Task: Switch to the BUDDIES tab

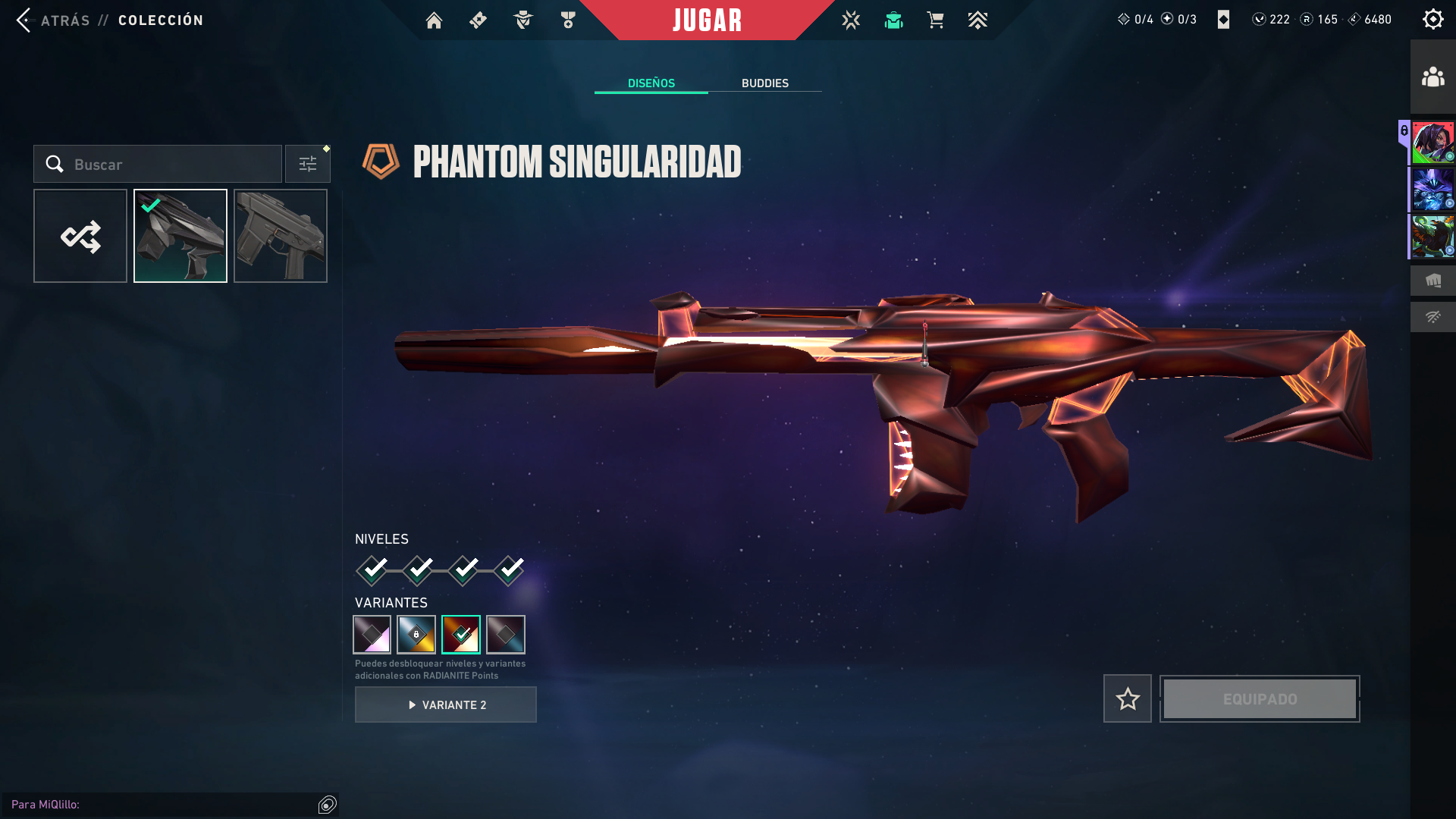Action: pyautogui.click(x=765, y=83)
